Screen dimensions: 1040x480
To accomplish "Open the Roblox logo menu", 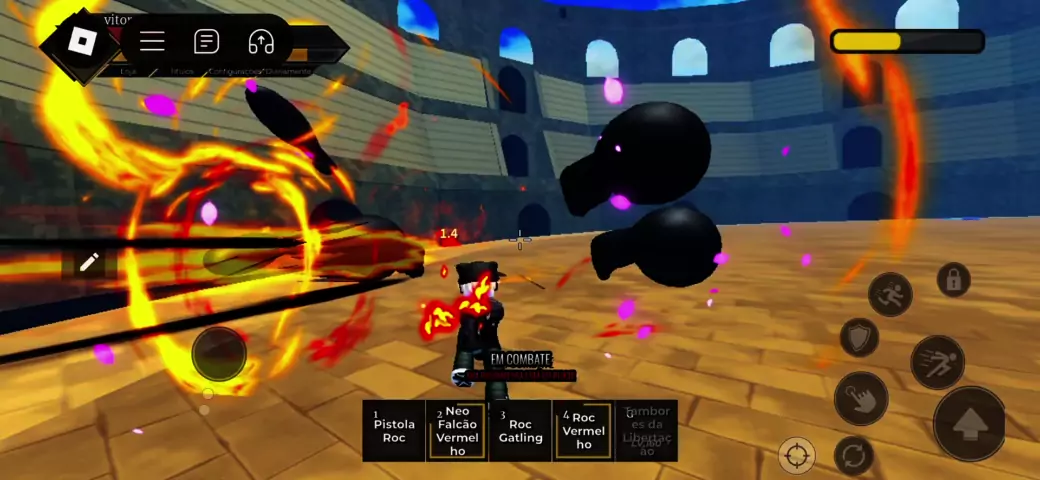I will pyautogui.click(x=79, y=42).
